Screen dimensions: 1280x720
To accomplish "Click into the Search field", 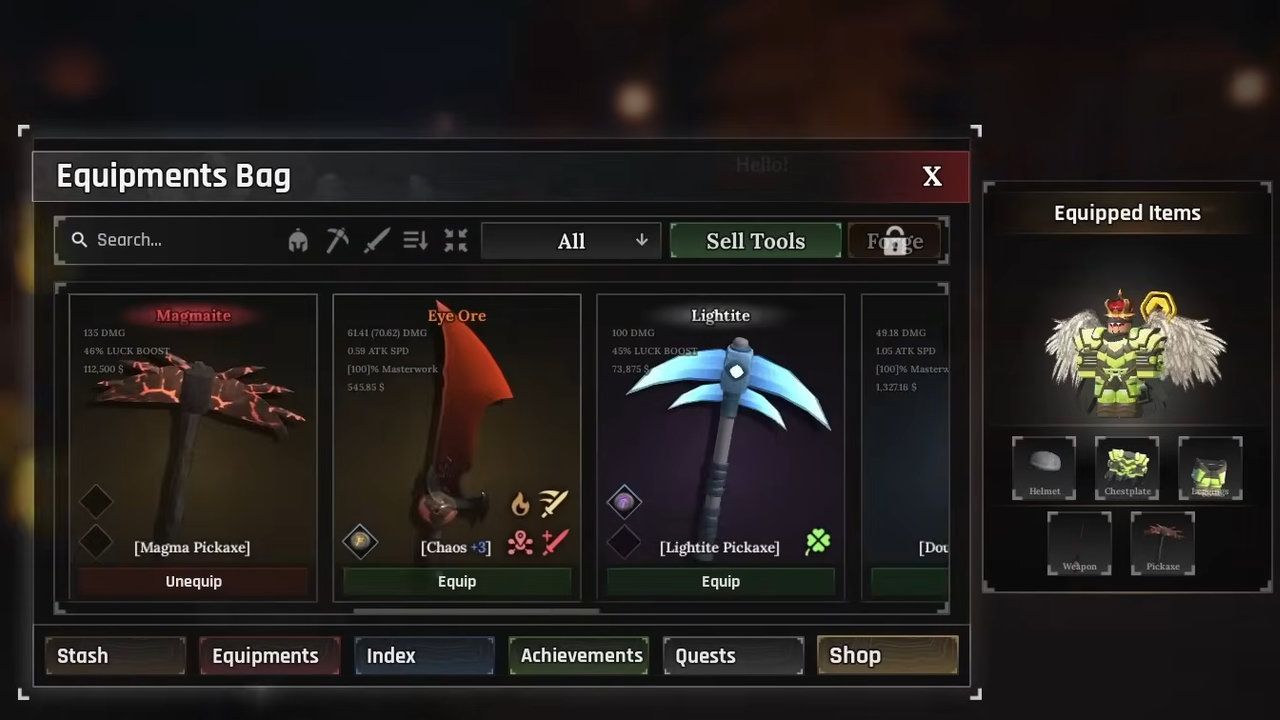I will click(x=180, y=240).
